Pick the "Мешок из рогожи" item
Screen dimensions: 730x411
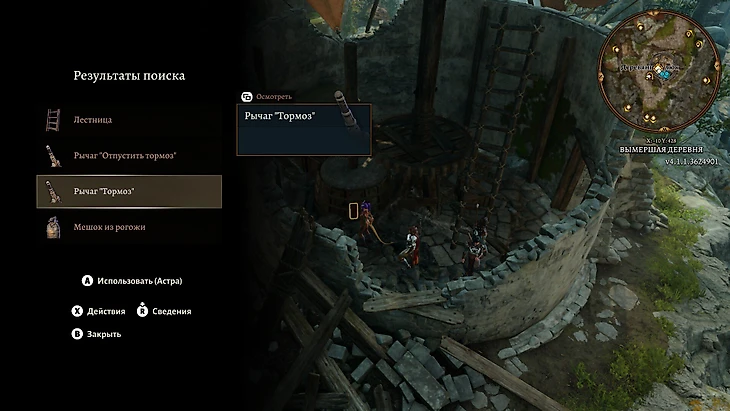[109, 227]
